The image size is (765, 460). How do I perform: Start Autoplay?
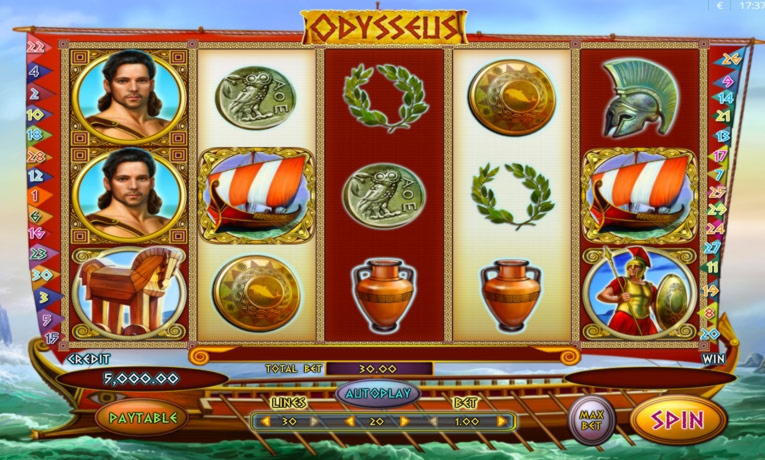[x=378, y=393]
